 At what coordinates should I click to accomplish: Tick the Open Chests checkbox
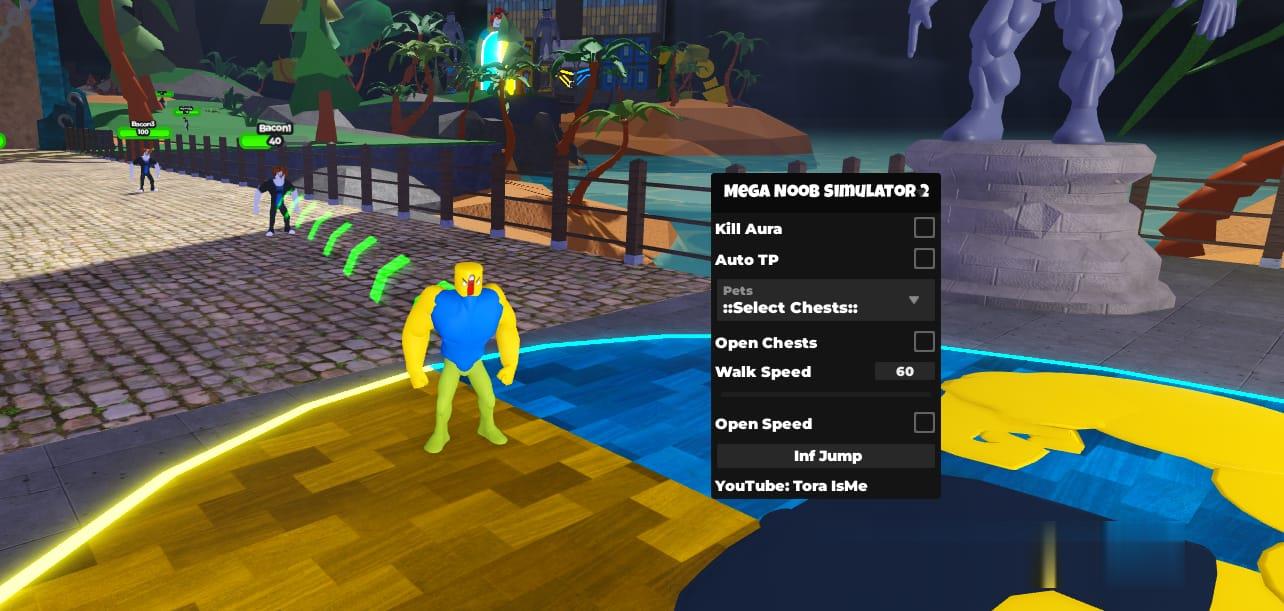click(924, 342)
